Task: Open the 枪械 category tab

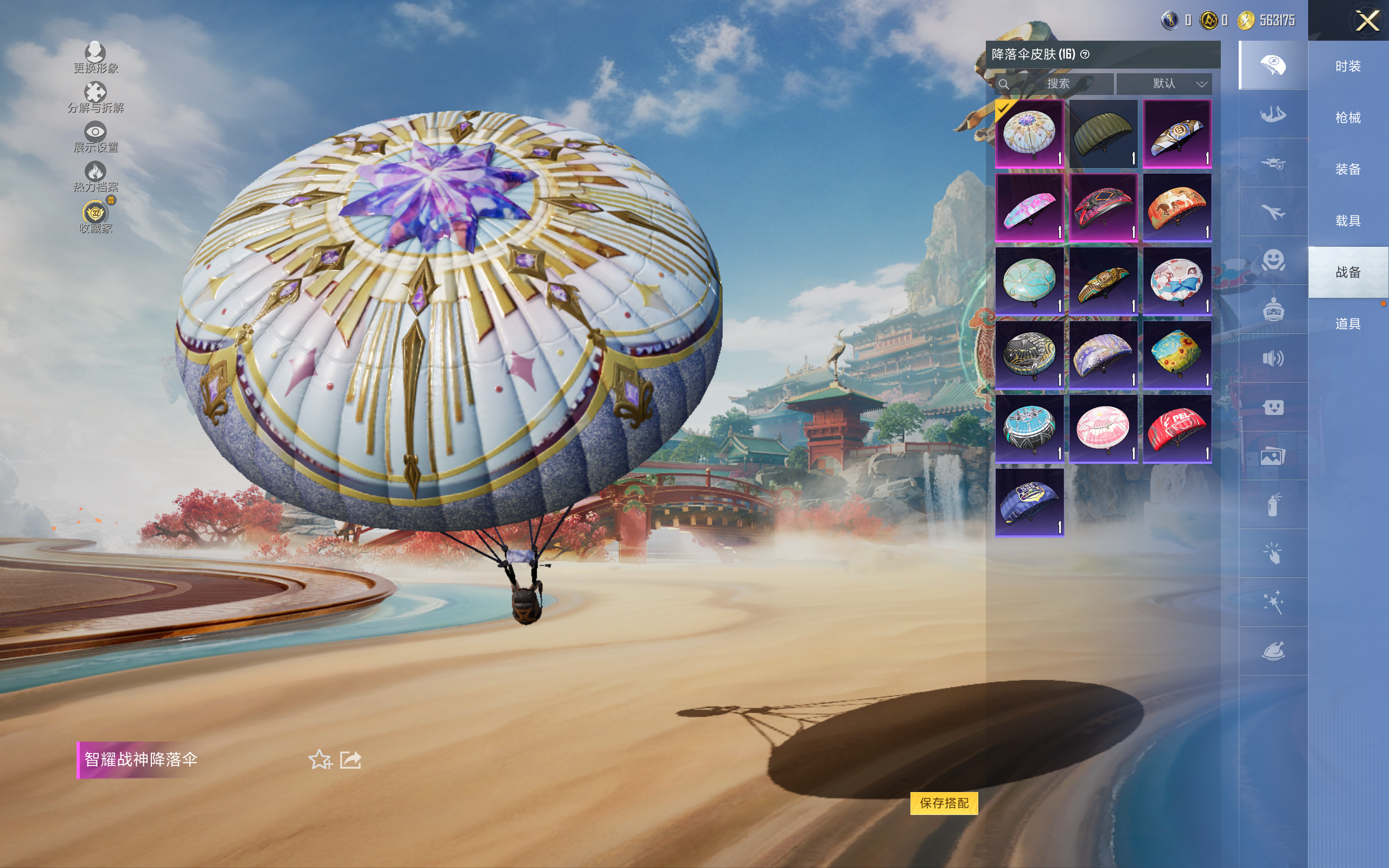Action: coord(1348,118)
